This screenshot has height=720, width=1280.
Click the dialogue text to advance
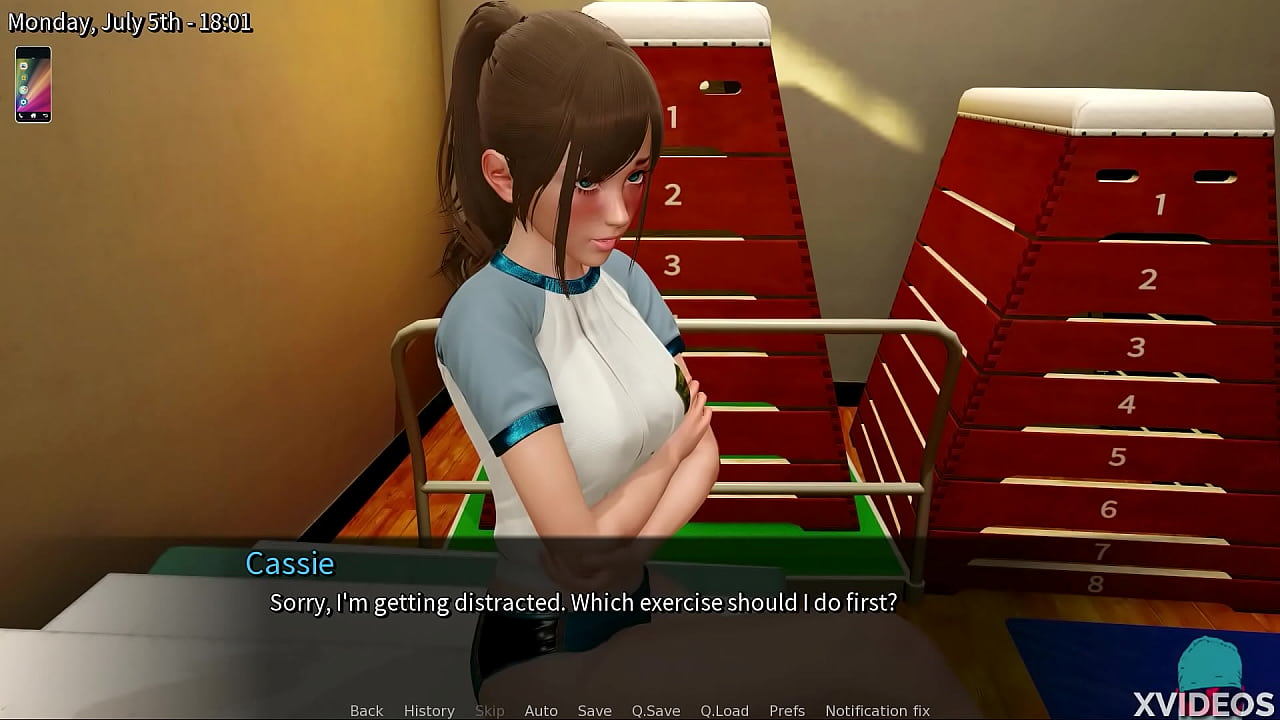coord(583,603)
